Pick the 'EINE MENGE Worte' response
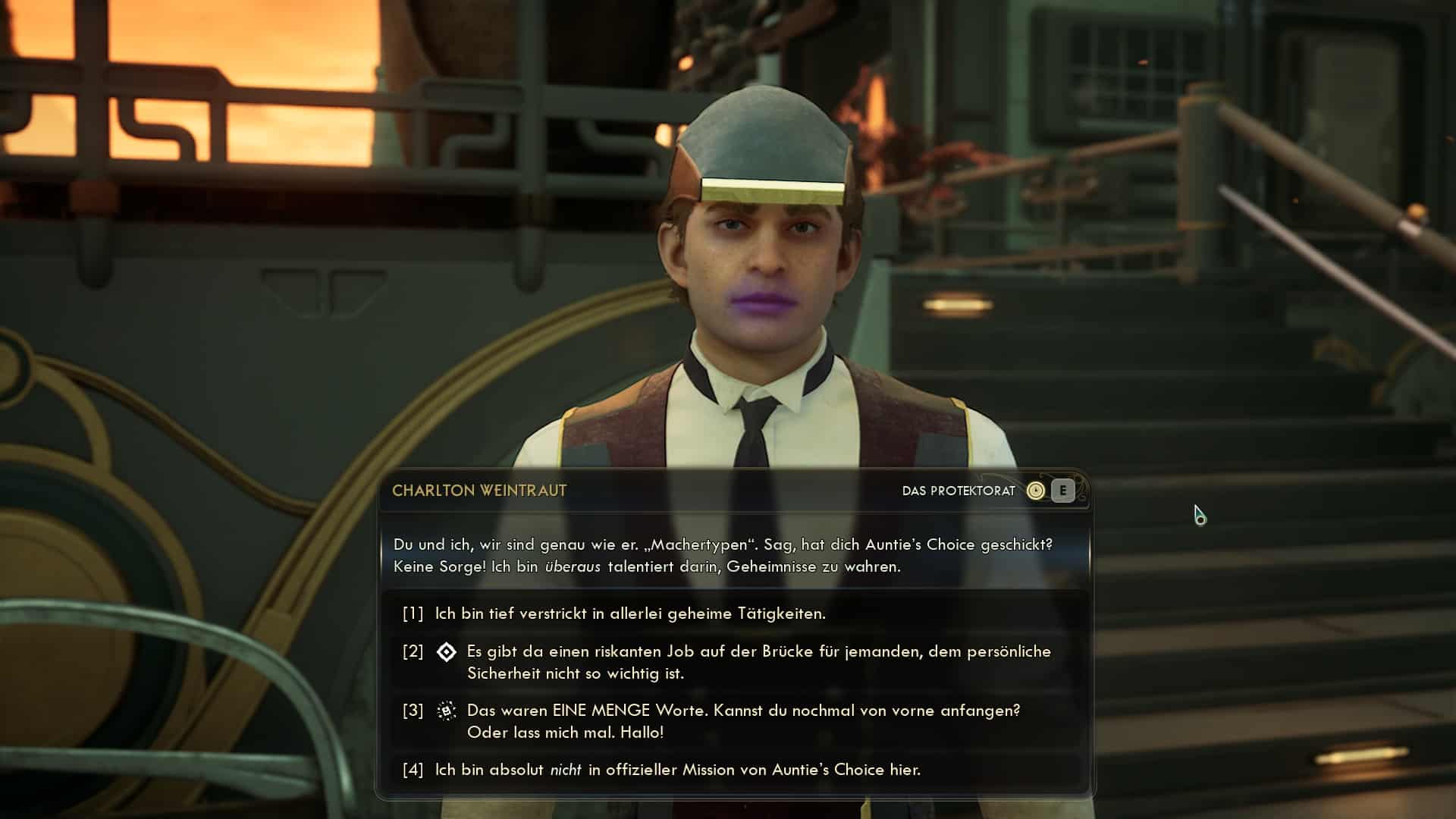This screenshot has width=1456, height=819. pyautogui.click(x=743, y=721)
